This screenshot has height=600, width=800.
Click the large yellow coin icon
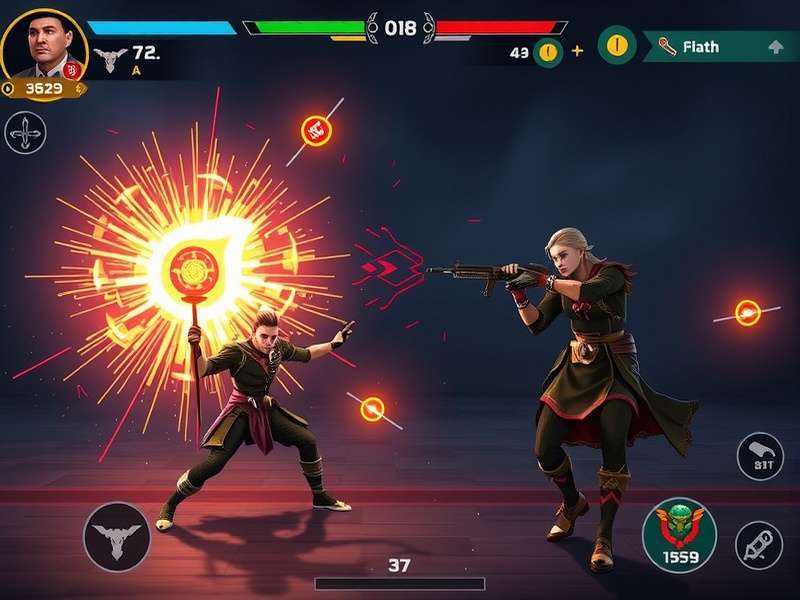click(x=617, y=45)
